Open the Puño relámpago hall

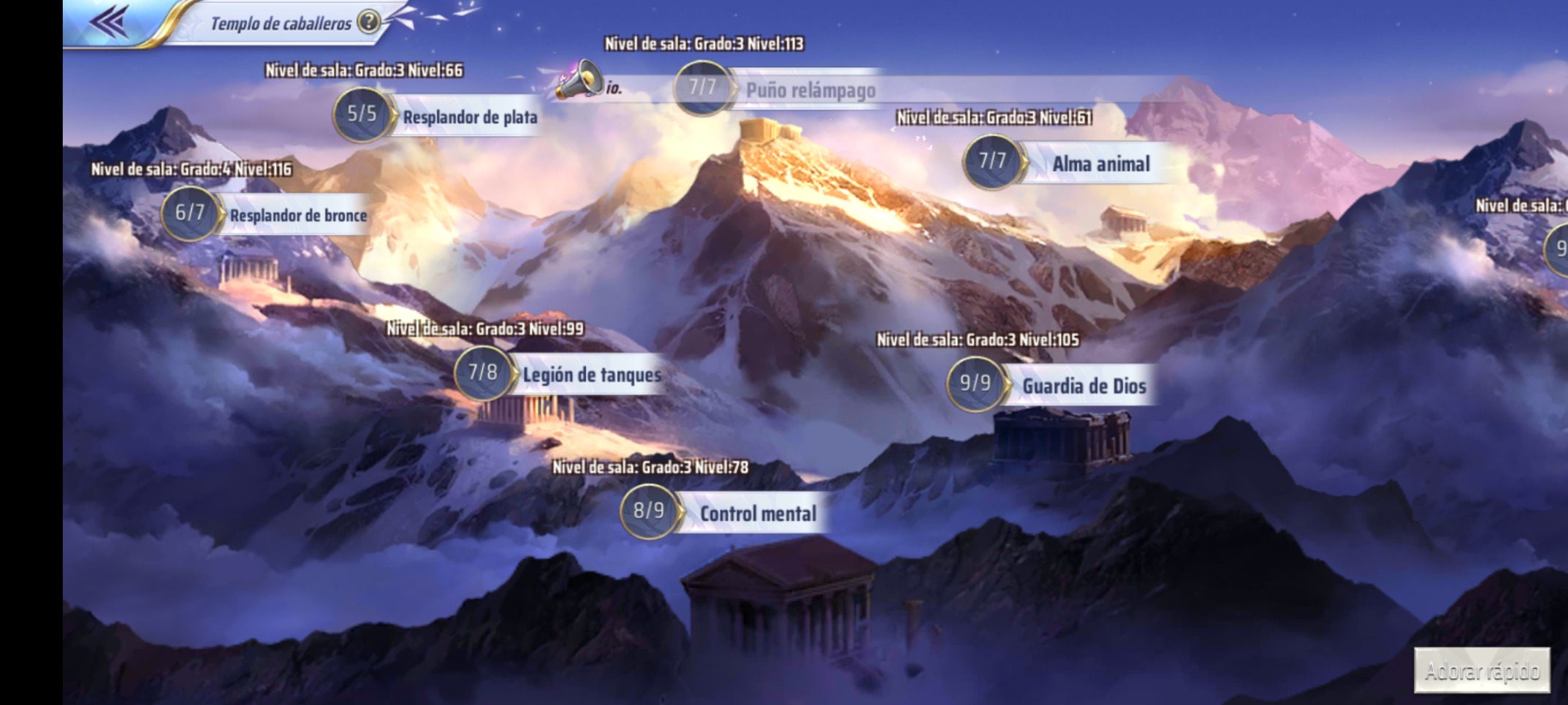[x=810, y=91]
